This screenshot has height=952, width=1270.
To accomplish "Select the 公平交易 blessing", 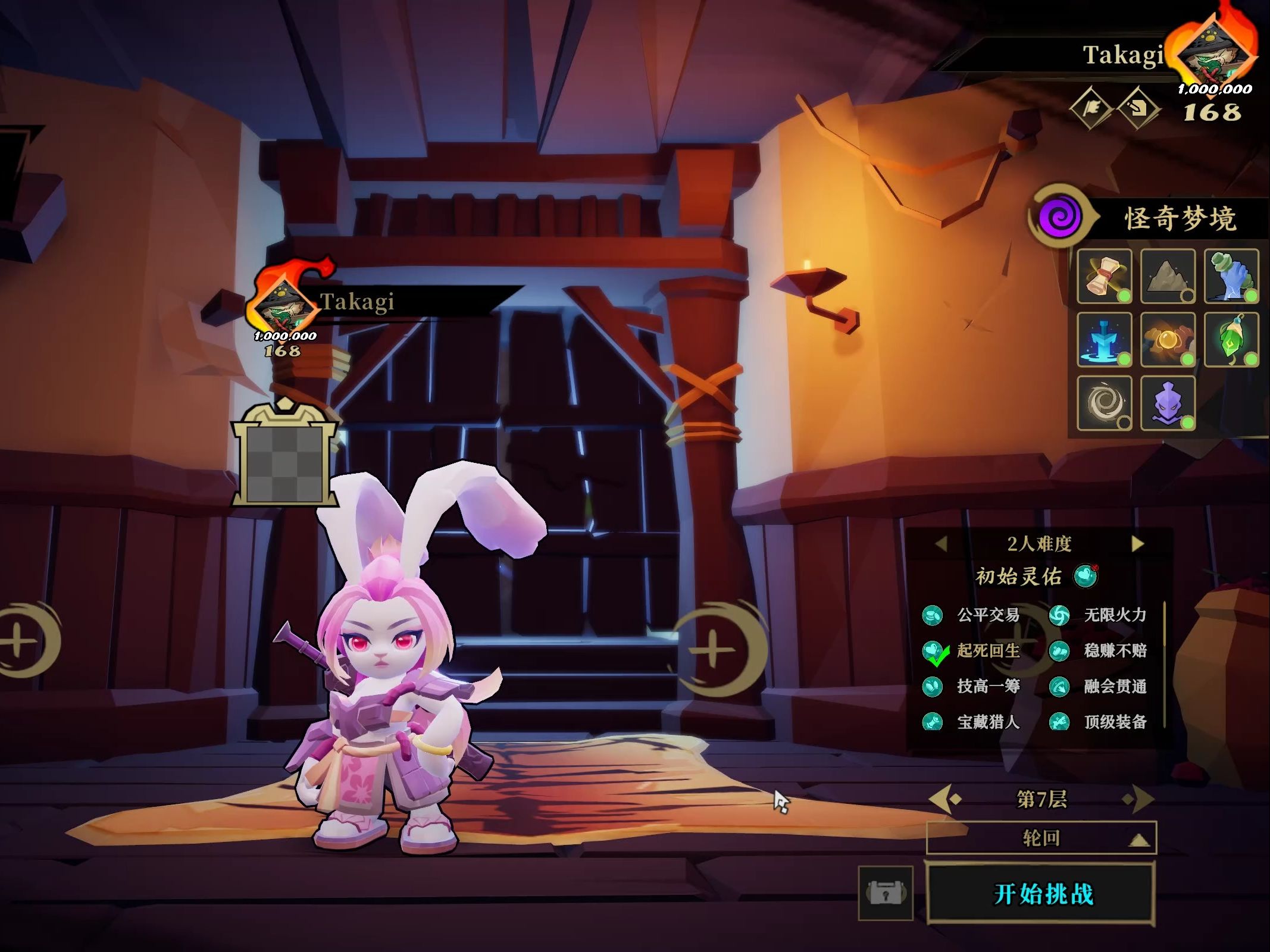I will point(976,615).
